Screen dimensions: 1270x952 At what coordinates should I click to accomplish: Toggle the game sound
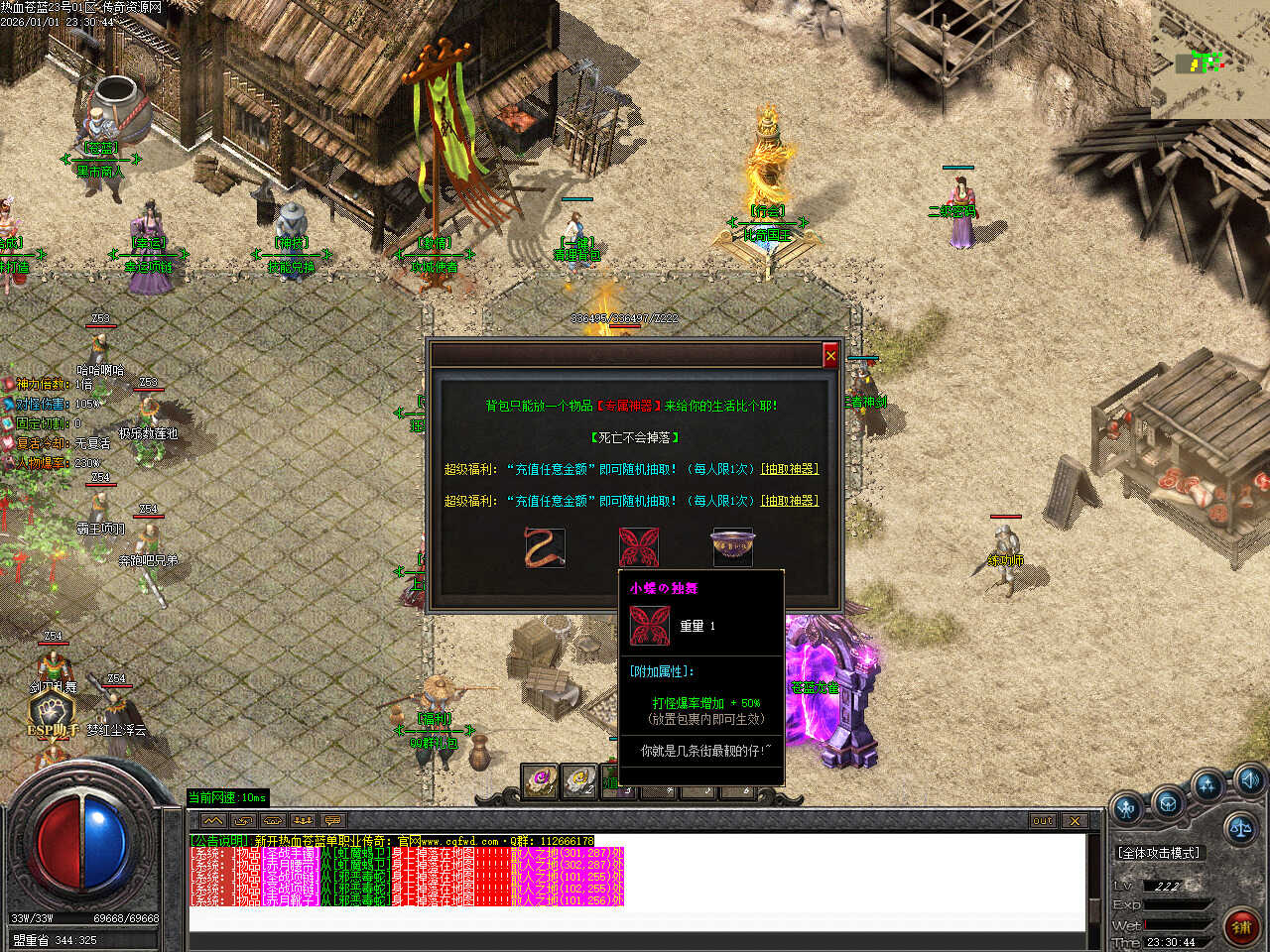[1249, 778]
